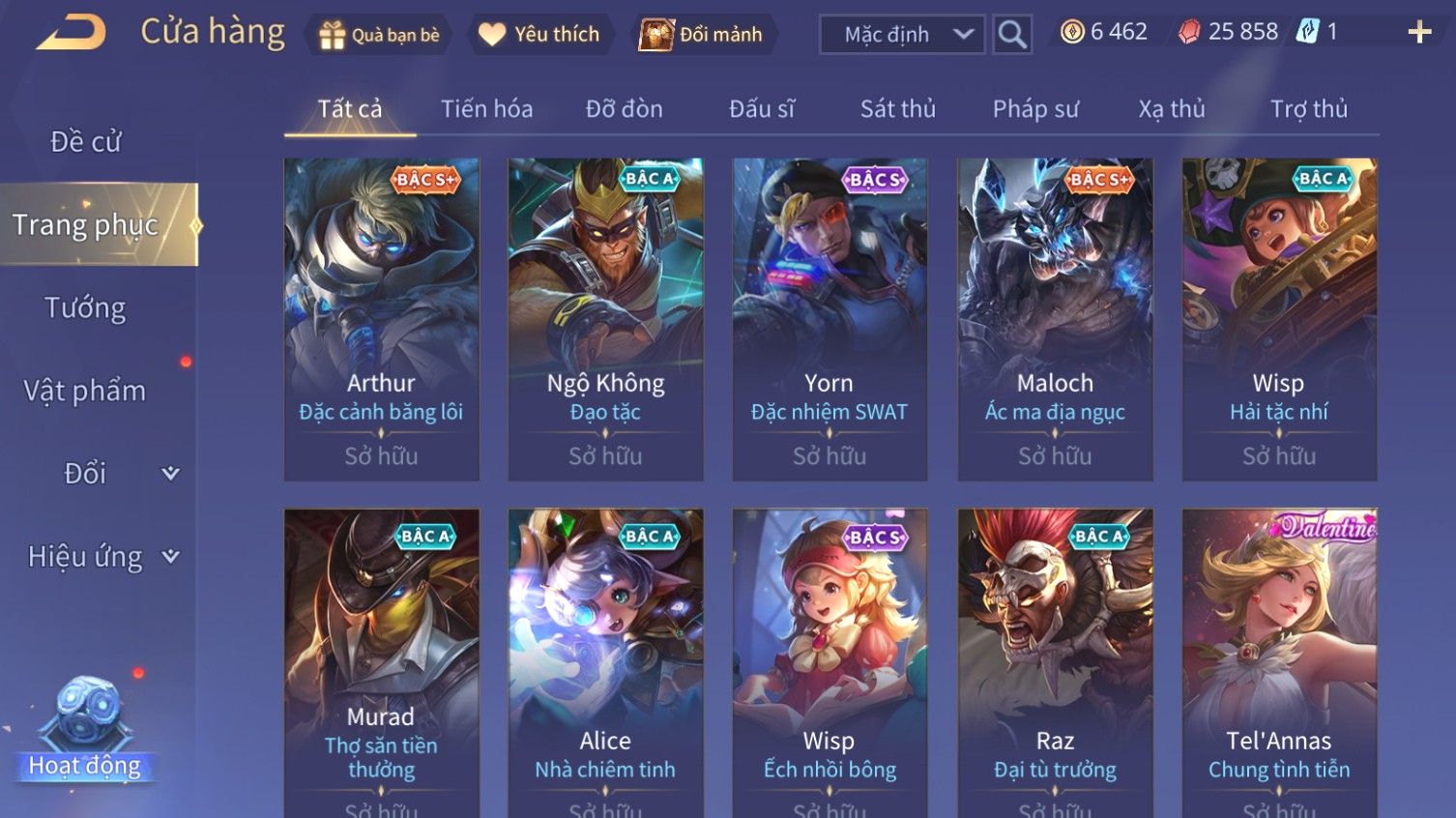The width and height of the screenshot is (1456, 818).
Task: Switch to the Tiến hóa tab
Action: (x=486, y=109)
